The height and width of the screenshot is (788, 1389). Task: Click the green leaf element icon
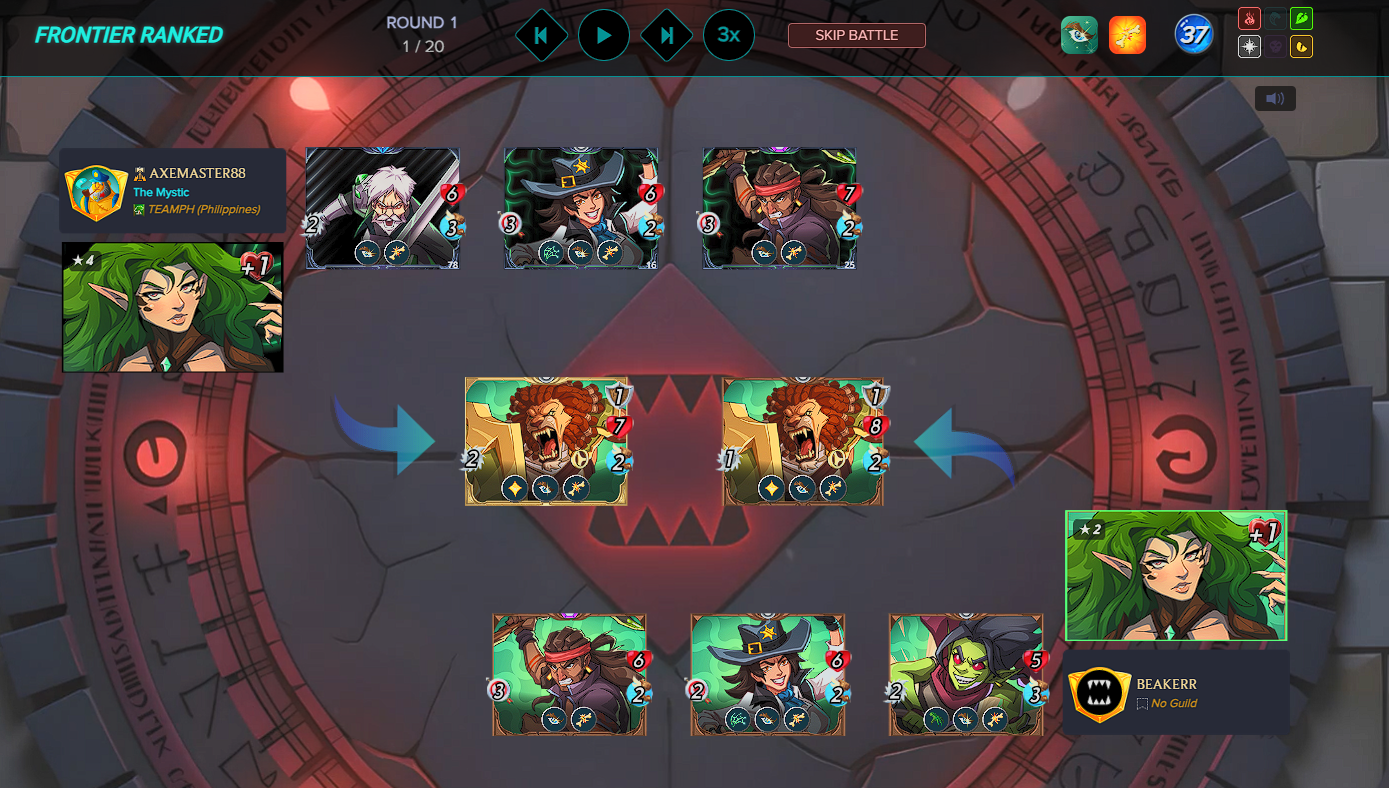pyautogui.click(x=1301, y=18)
